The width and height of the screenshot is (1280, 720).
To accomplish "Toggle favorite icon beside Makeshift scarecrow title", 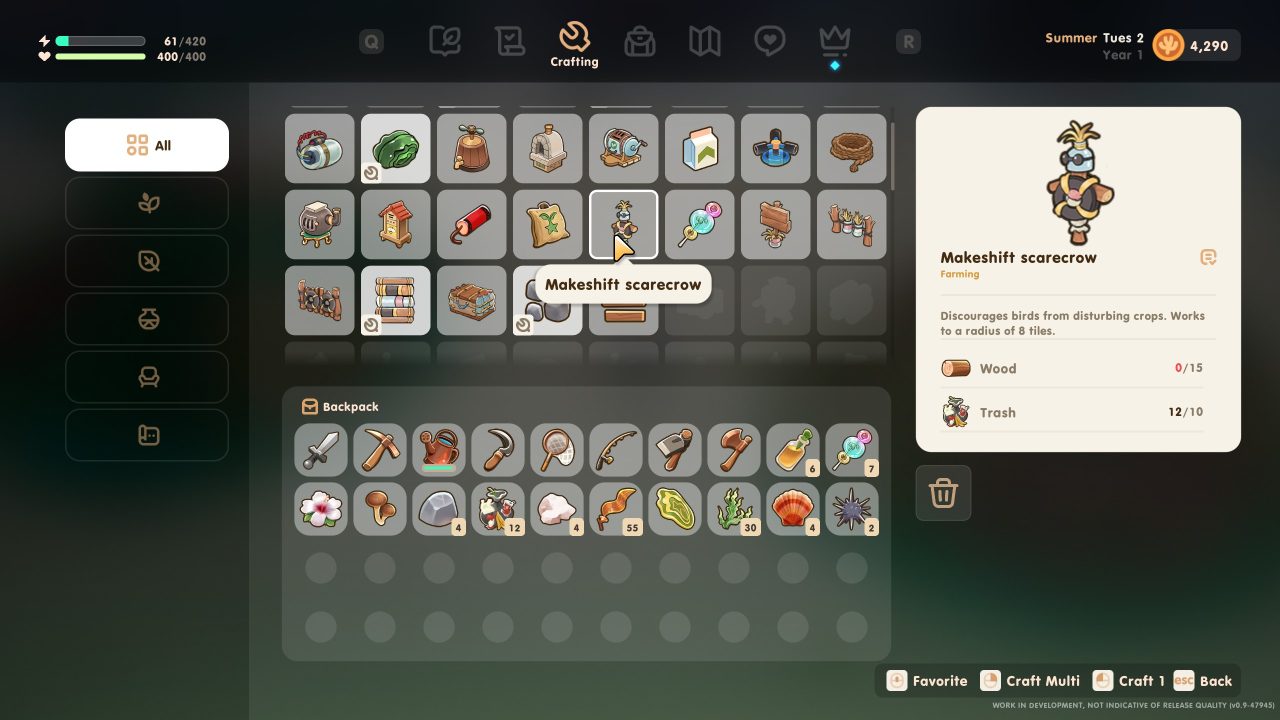I will coord(1208,258).
